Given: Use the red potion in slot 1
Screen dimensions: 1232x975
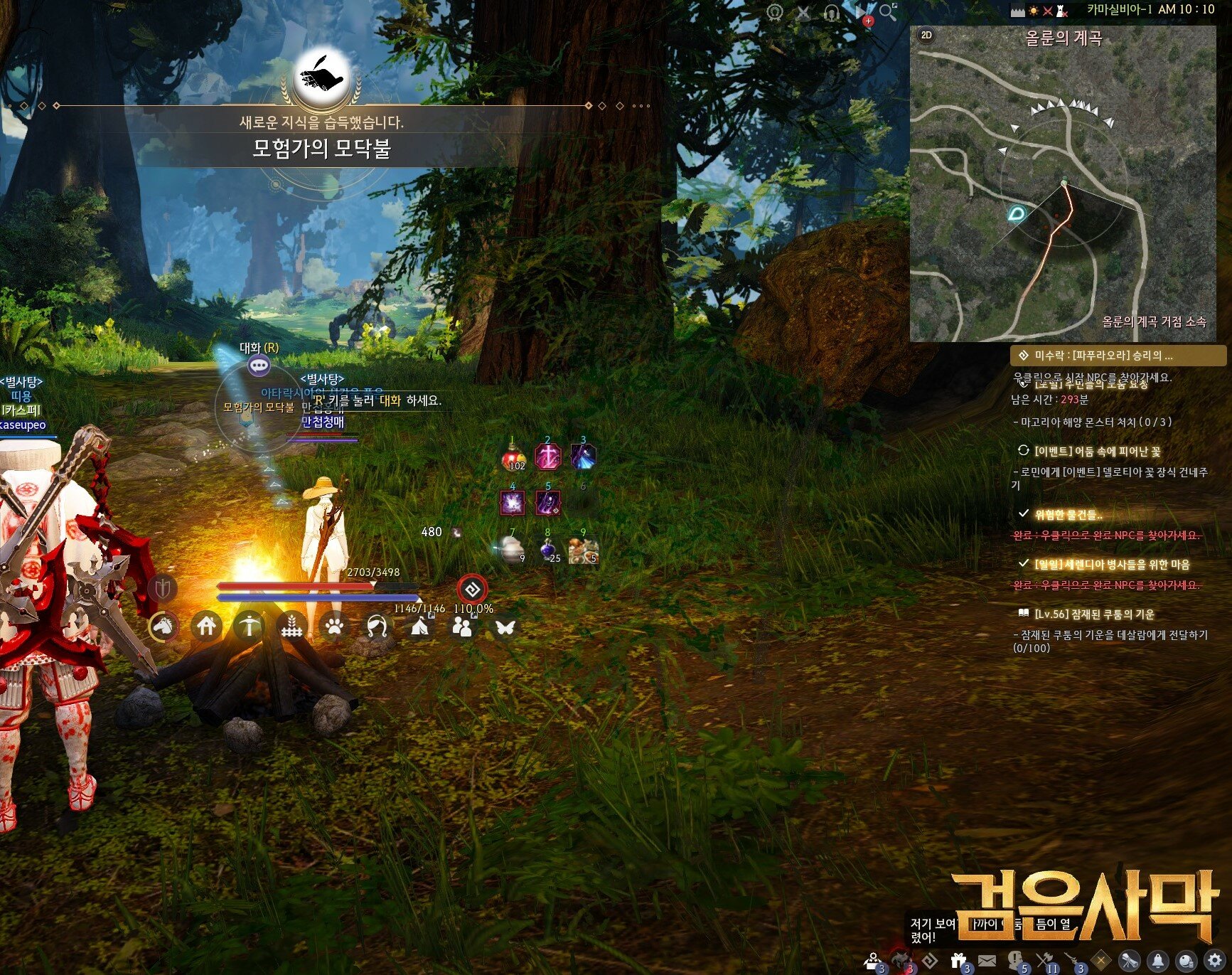Looking at the screenshot, I should click(x=513, y=457).
